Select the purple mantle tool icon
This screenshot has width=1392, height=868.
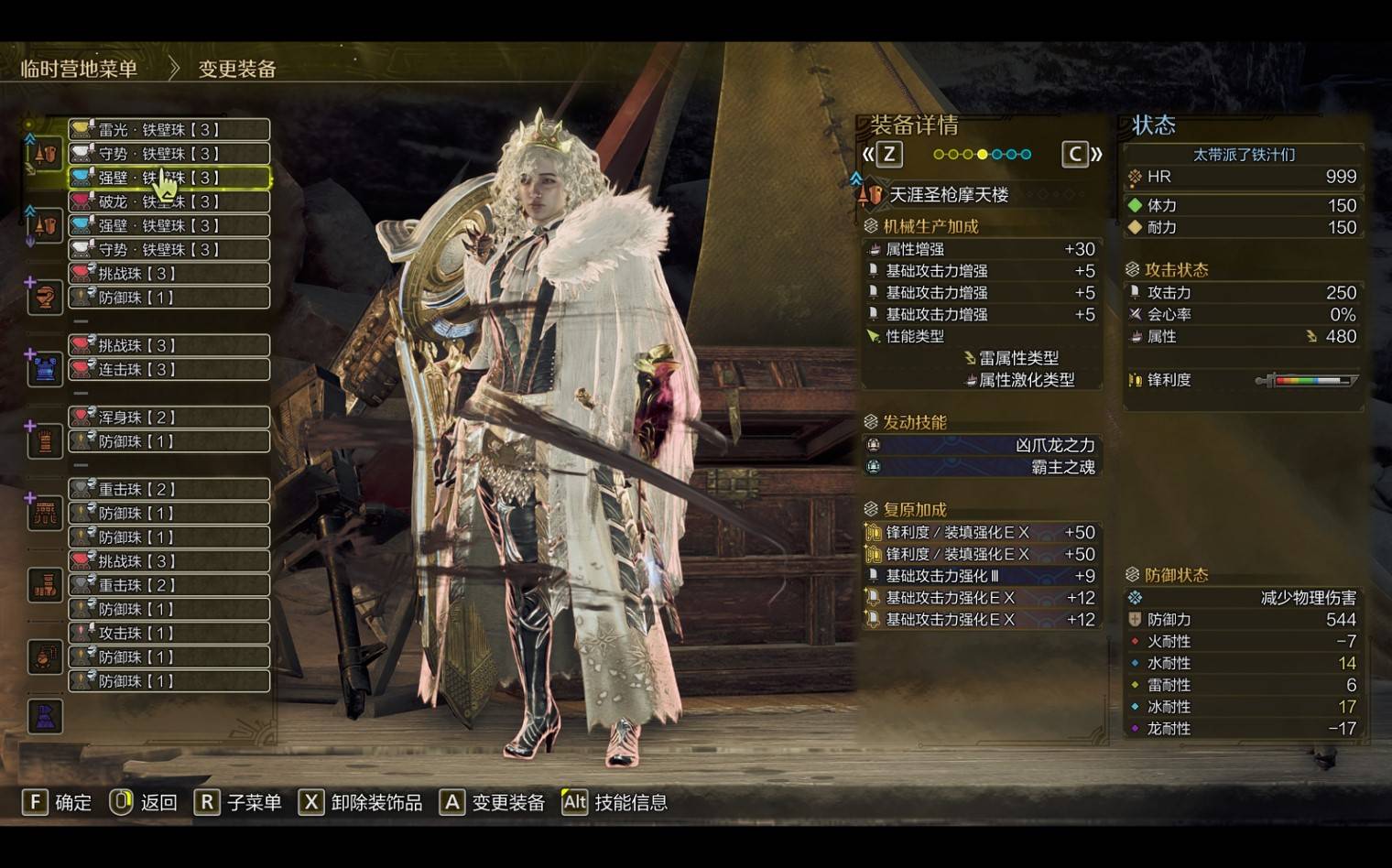click(x=45, y=716)
